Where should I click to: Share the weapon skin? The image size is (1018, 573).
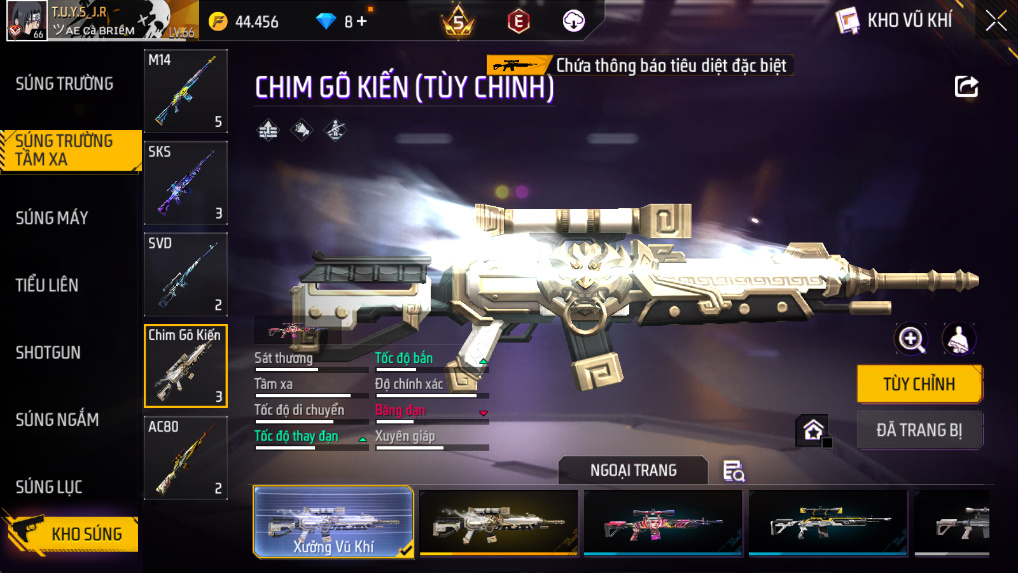(966, 87)
